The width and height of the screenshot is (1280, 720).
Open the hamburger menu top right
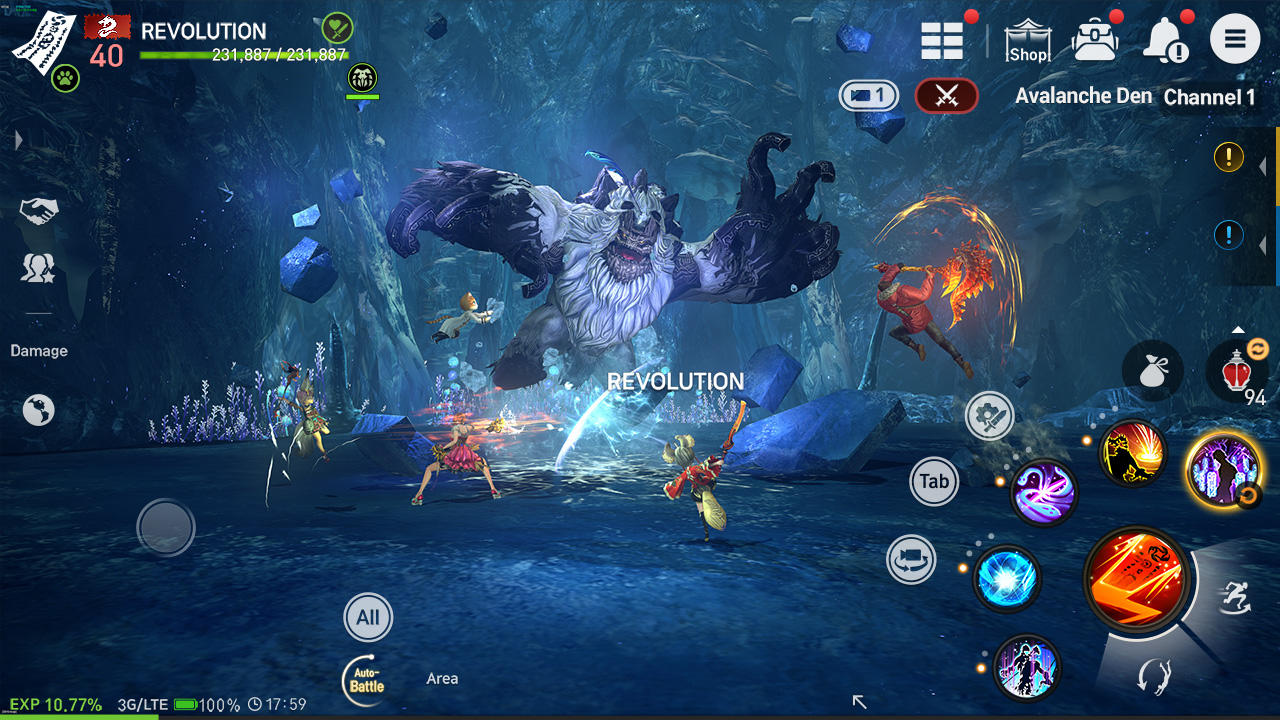coord(1235,39)
